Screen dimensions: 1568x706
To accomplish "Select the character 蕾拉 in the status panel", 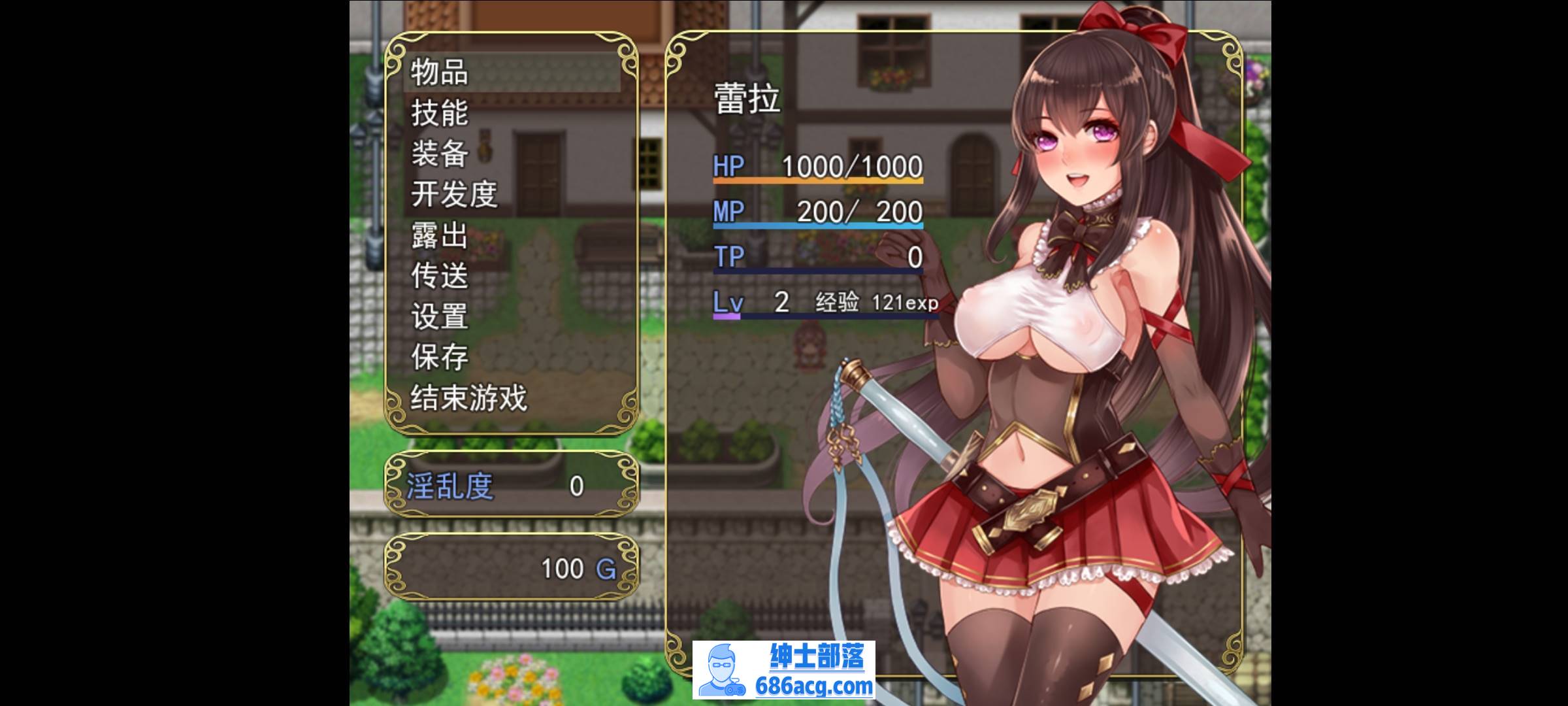I will click(x=747, y=100).
